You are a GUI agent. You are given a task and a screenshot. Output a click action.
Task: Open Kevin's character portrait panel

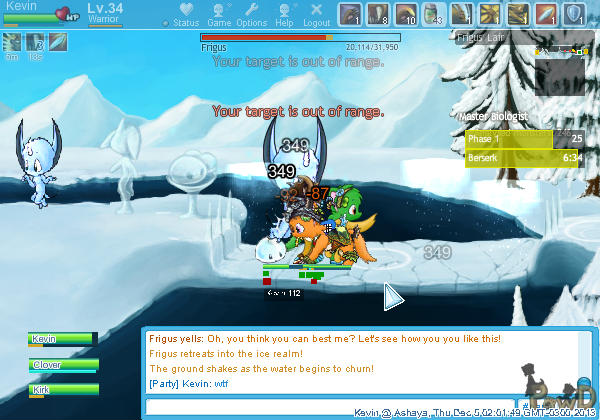point(40,12)
